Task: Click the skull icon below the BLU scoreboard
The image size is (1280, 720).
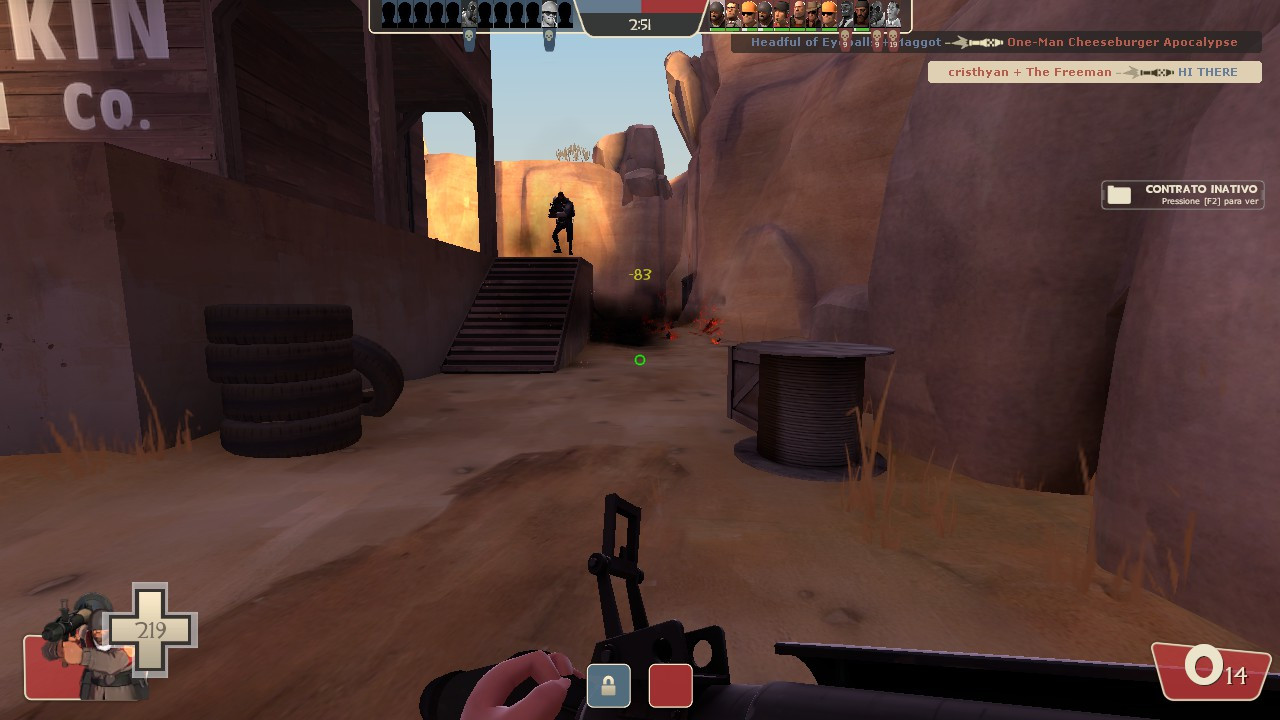Action: [468, 35]
